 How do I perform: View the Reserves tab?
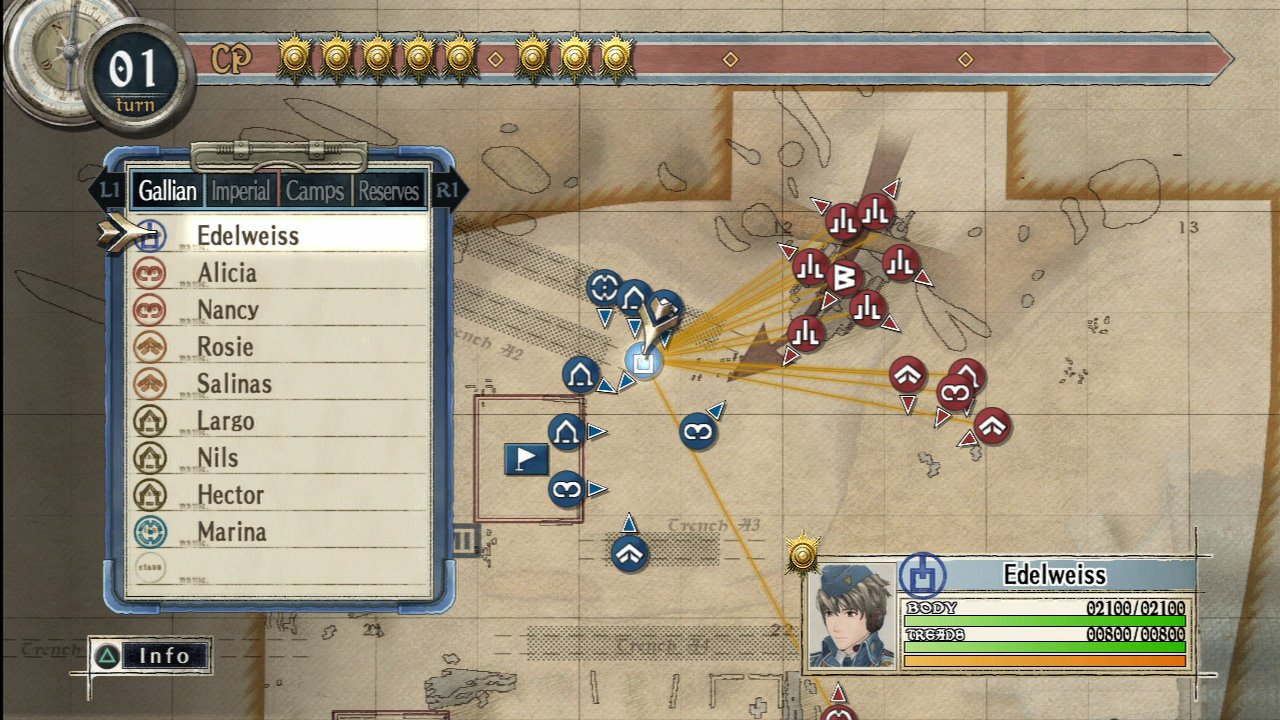click(x=388, y=190)
